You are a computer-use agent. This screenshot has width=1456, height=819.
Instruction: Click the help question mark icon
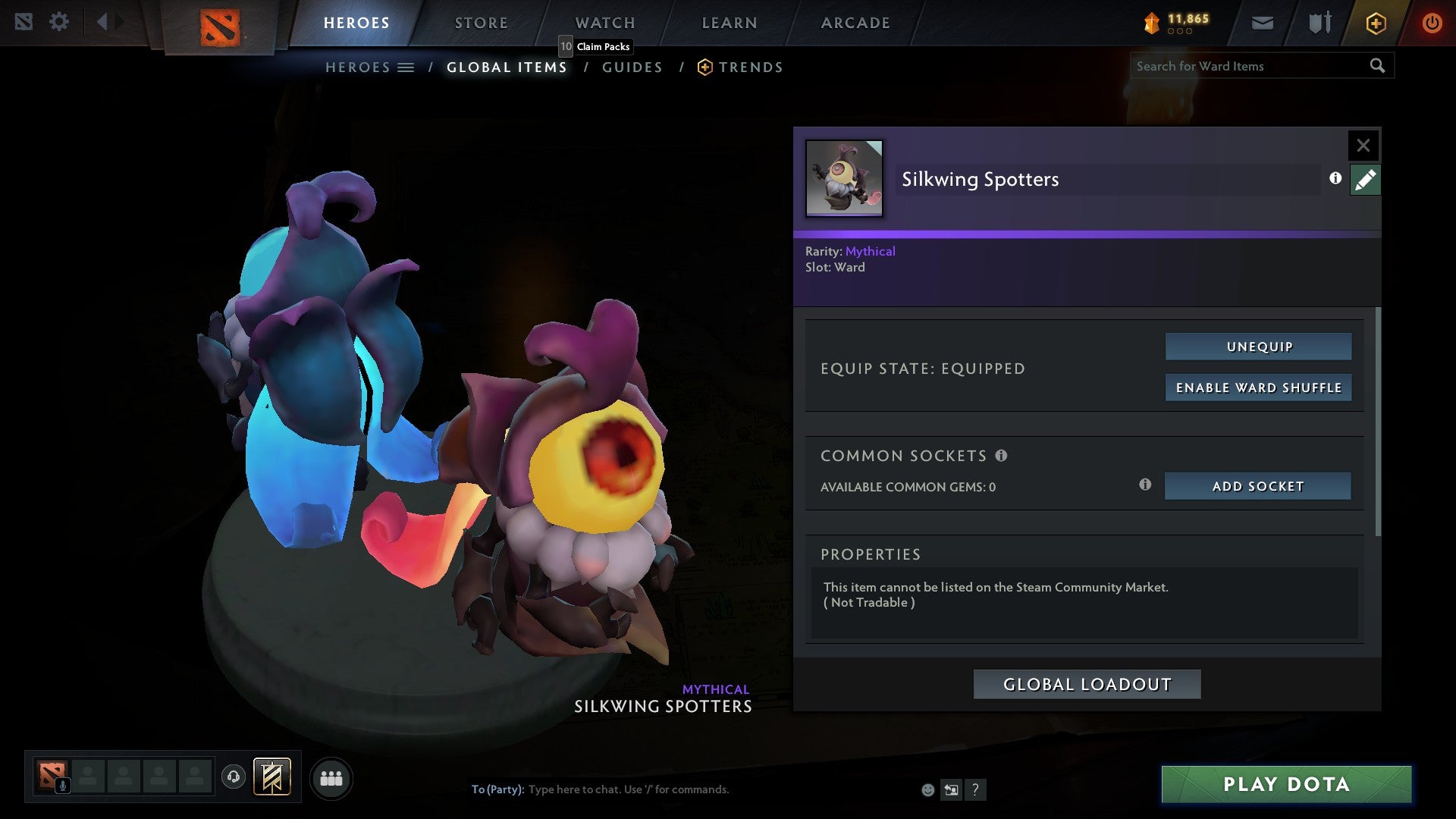pos(975,790)
